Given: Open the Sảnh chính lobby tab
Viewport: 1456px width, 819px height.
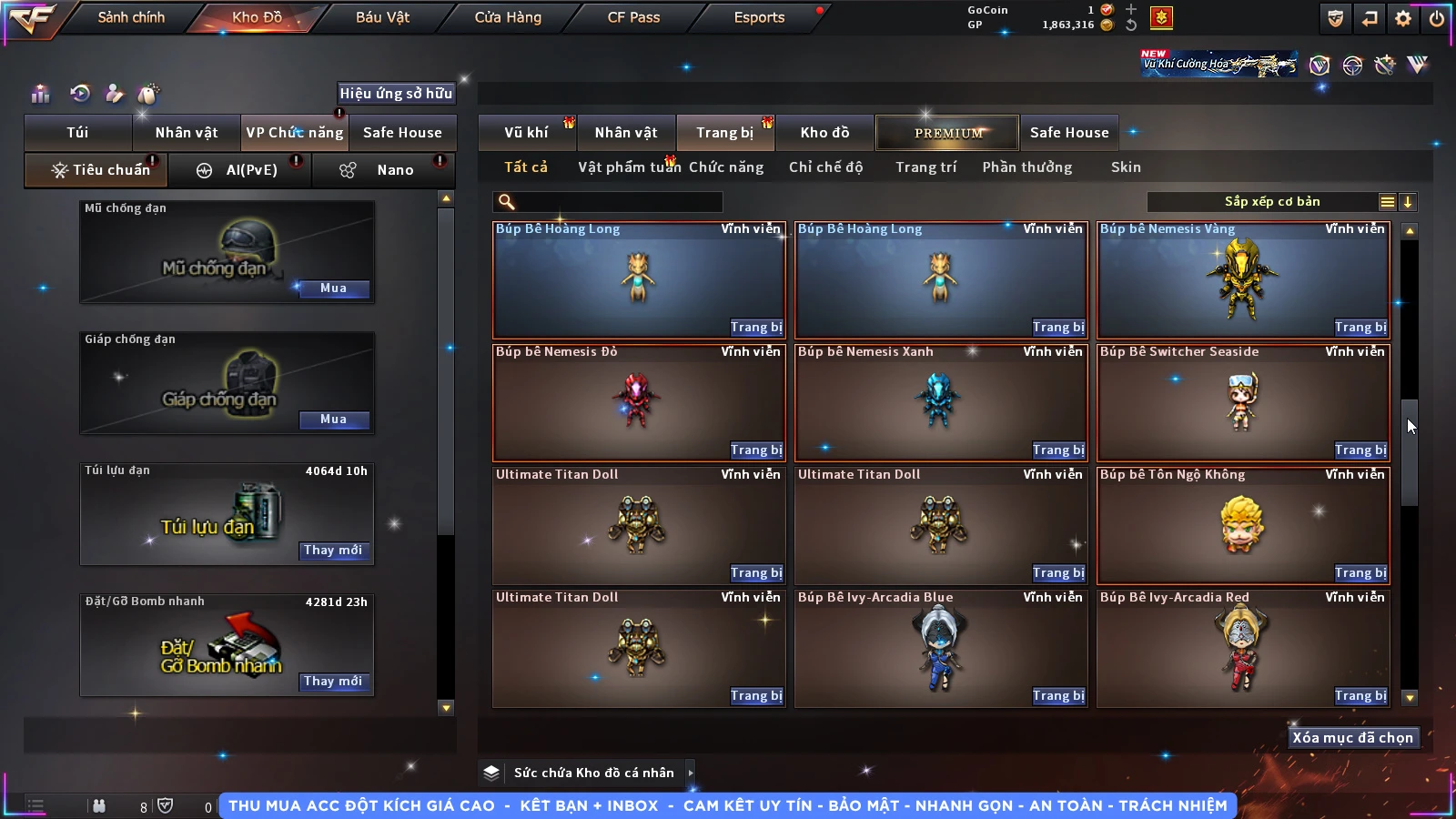Looking at the screenshot, I should [131, 17].
